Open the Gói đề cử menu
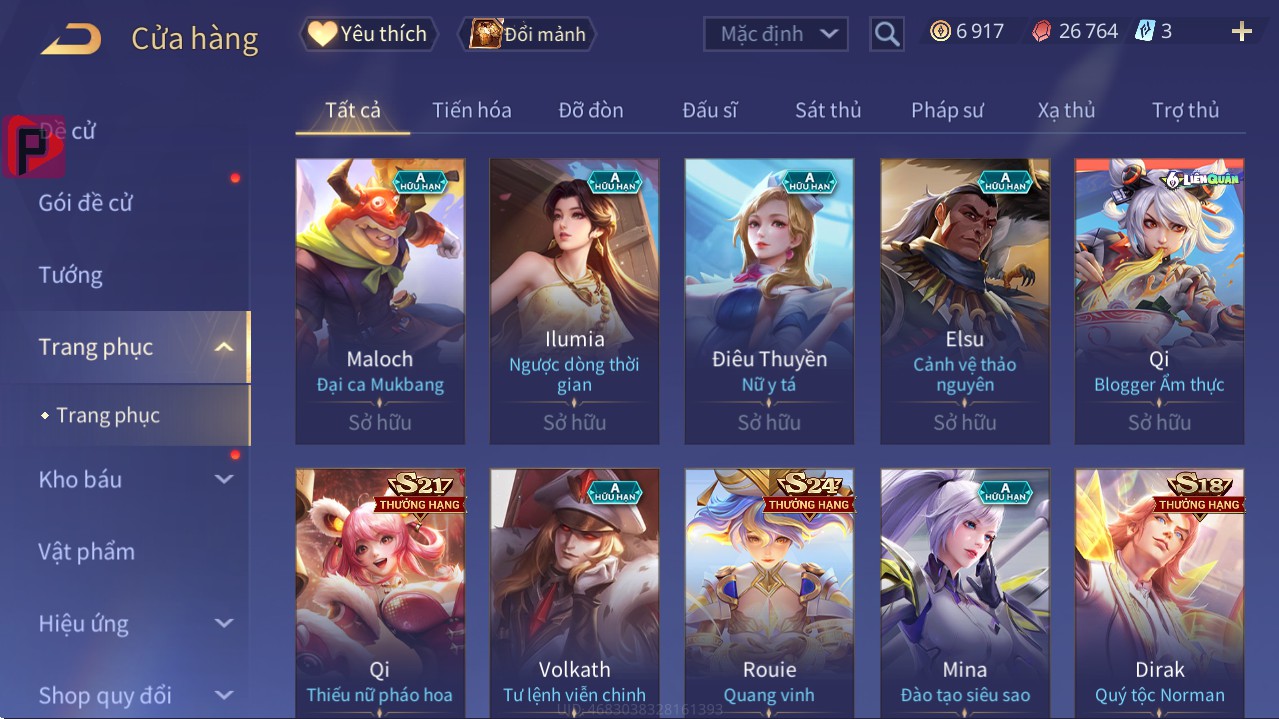This screenshot has height=719, width=1279. pos(86,203)
